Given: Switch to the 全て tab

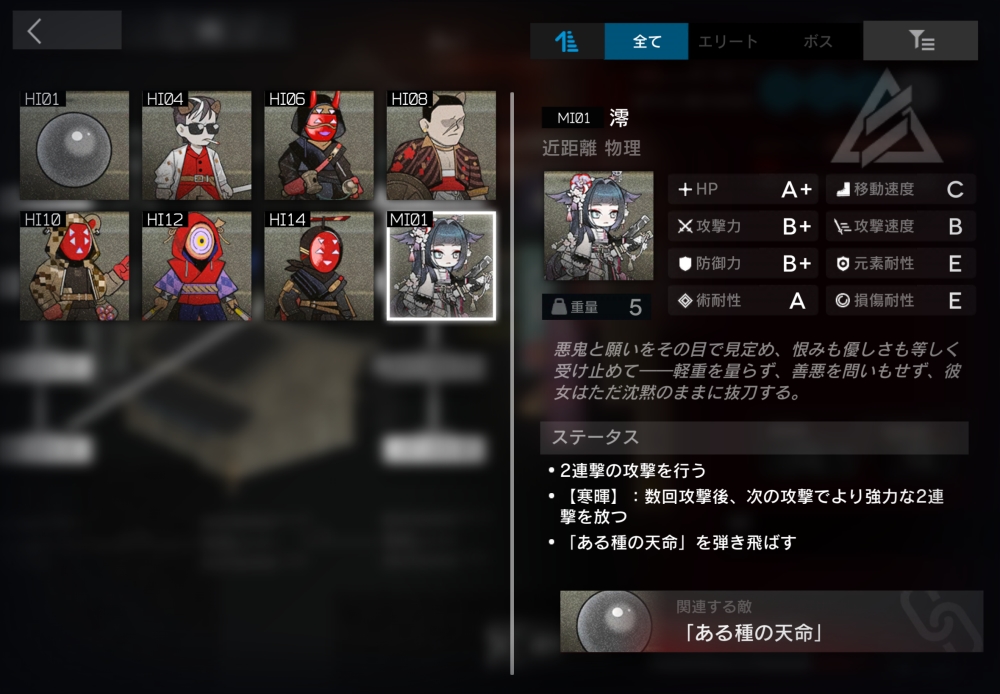Looking at the screenshot, I should 647,41.
